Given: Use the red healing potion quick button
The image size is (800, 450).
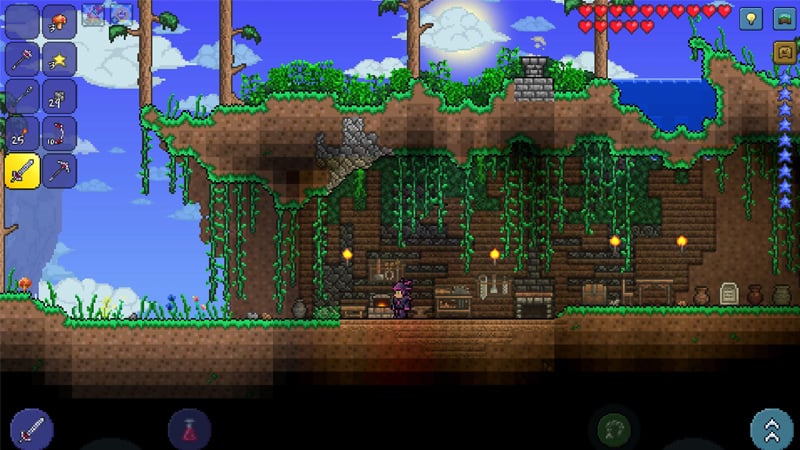Looking at the screenshot, I should point(190,430).
